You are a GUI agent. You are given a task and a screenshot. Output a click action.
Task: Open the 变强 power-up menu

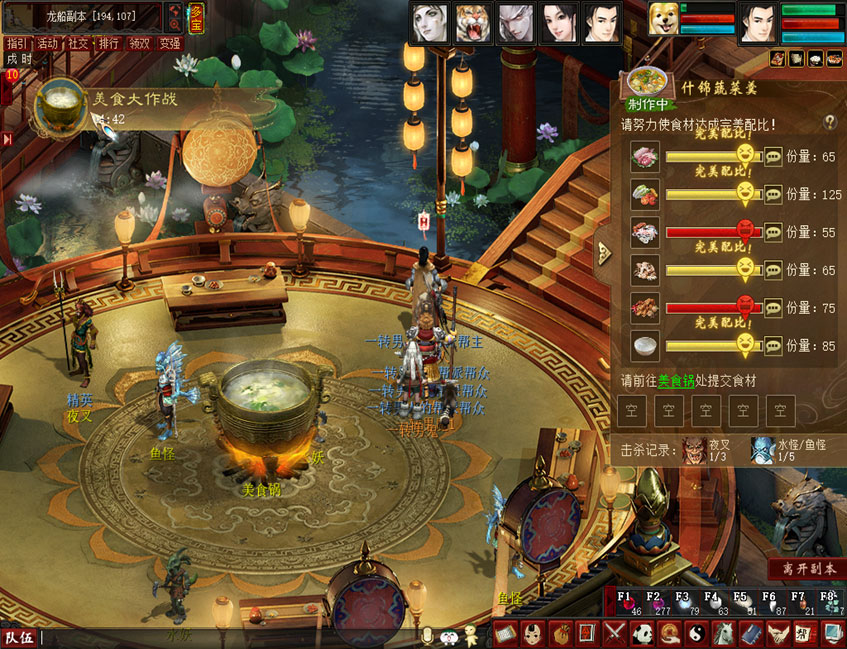[x=170, y=43]
